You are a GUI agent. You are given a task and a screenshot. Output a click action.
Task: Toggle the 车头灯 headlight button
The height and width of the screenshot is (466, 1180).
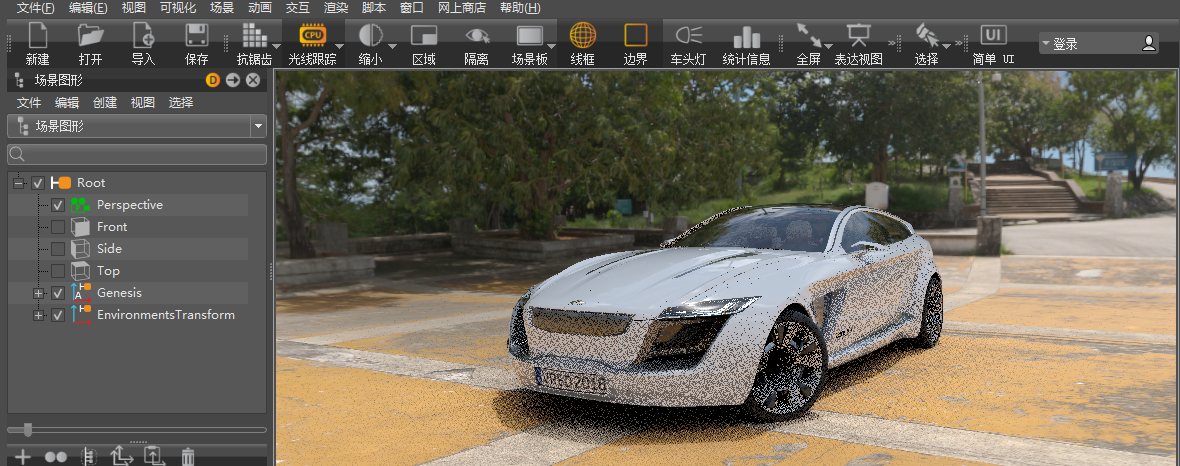tap(688, 44)
